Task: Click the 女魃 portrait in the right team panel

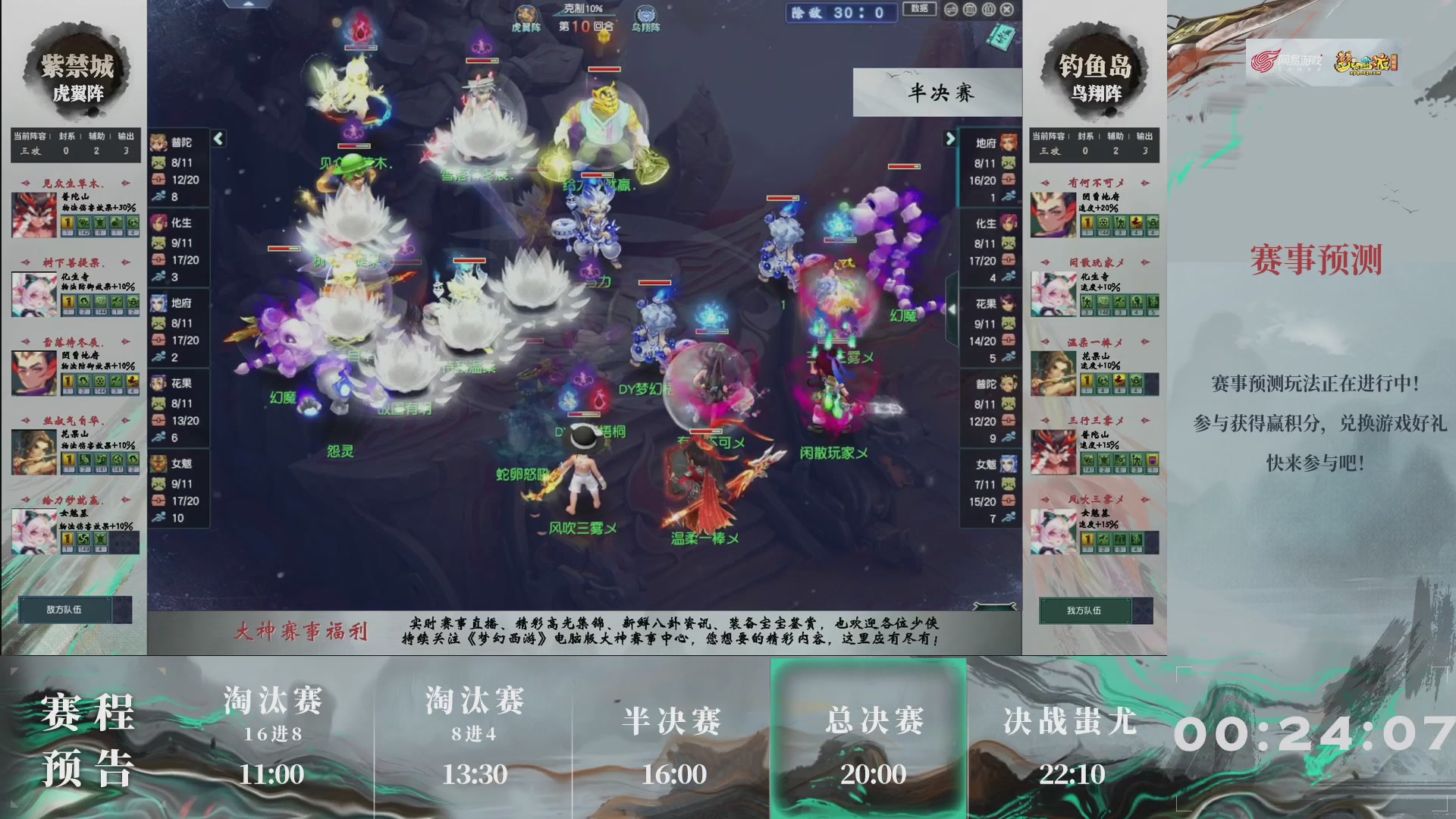Action: point(1007,463)
